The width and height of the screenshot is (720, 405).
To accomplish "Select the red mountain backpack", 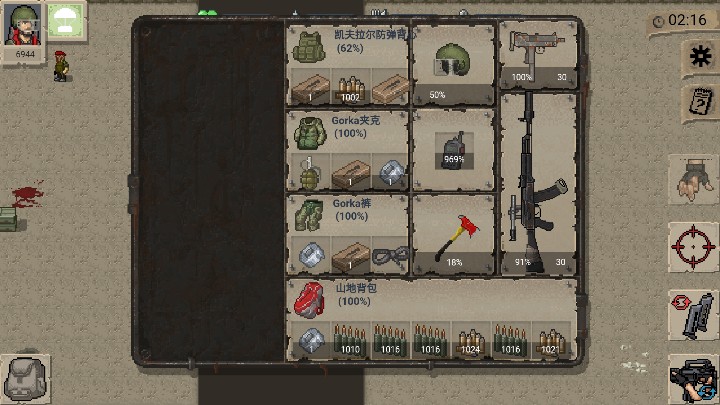I will click(310, 297).
